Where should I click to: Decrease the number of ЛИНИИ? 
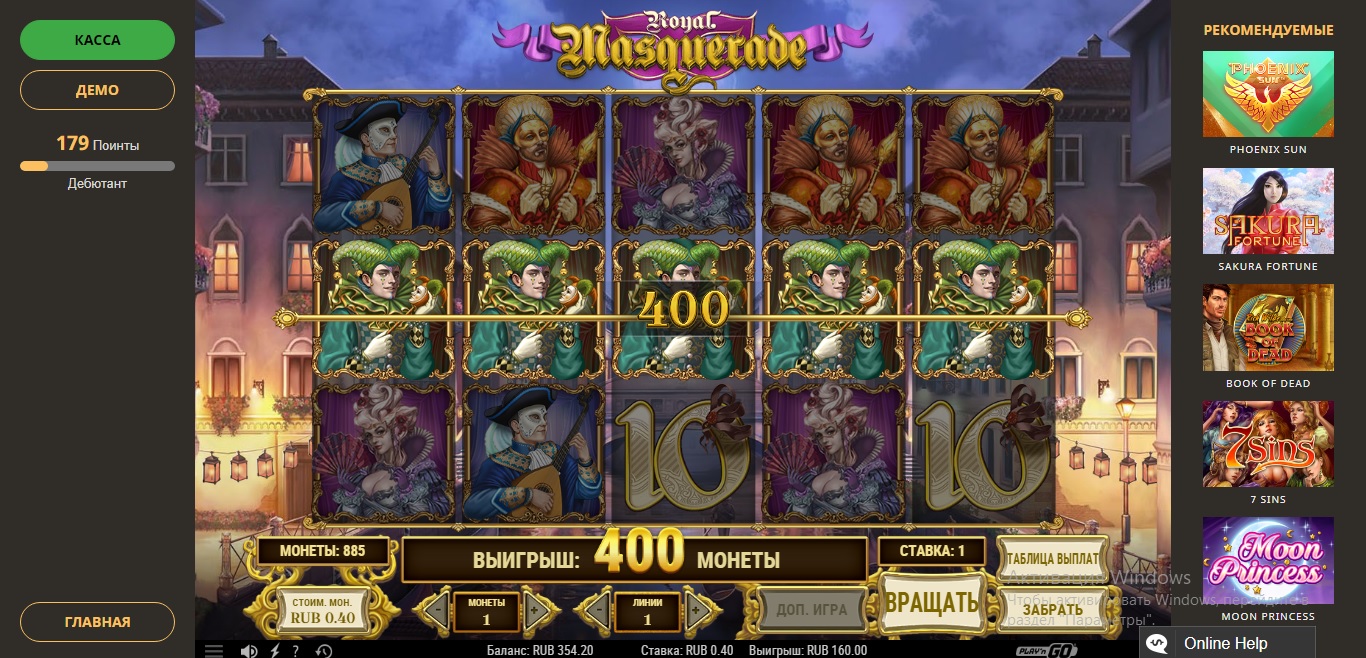coord(597,610)
